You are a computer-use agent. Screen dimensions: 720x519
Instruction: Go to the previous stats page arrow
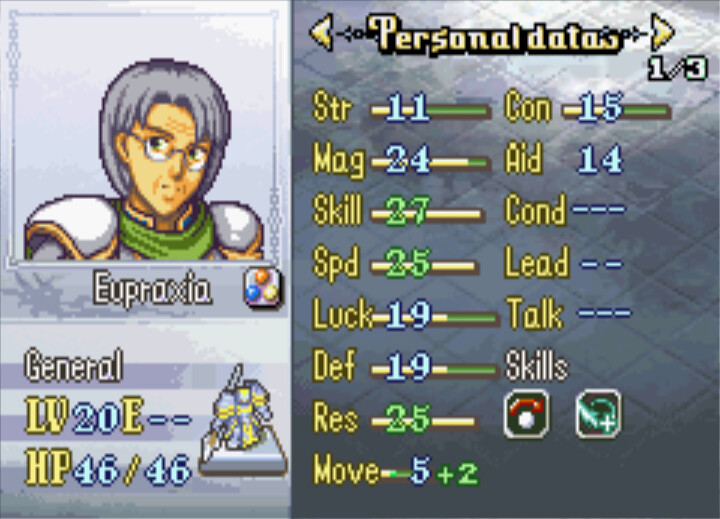(x=322, y=34)
